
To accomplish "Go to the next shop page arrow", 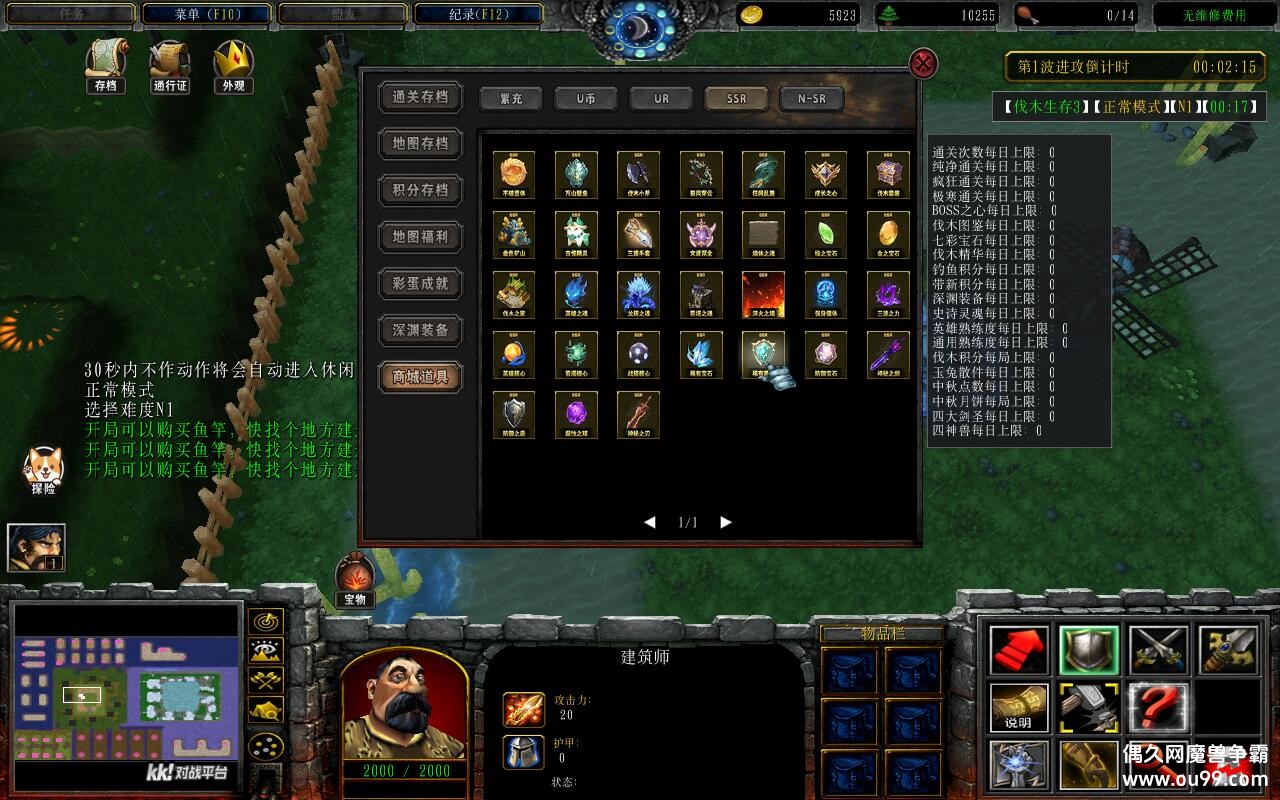I will tap(726, 522).
